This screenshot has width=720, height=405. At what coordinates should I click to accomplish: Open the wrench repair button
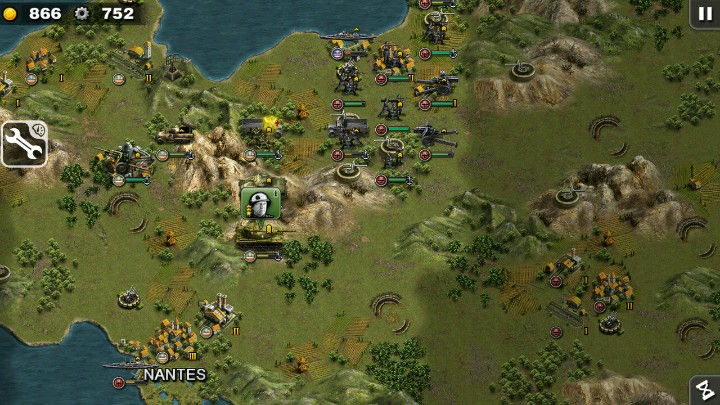[23, 144]
